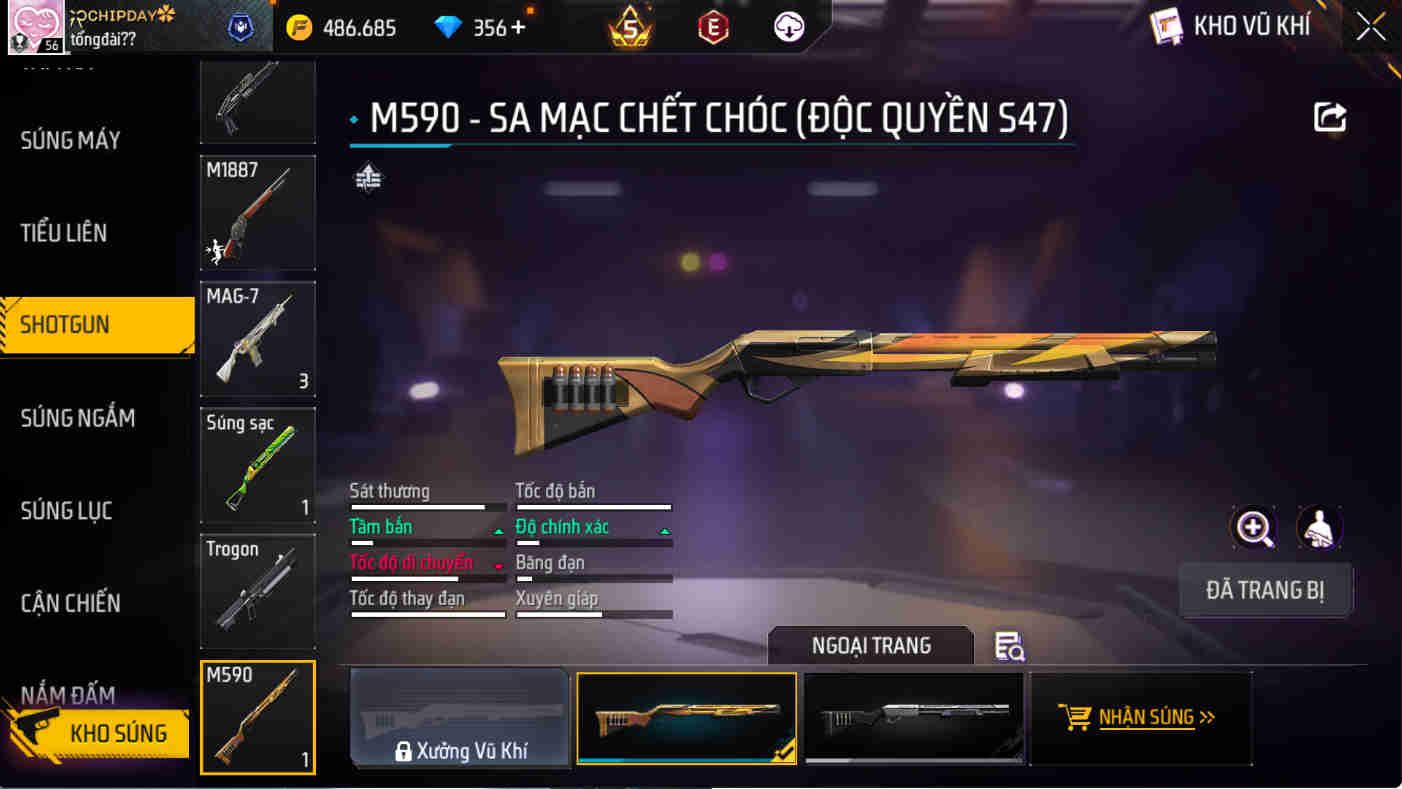
Task: Click the skin inspect icon beside NGOẠI TRANG
Action: (1008, 648)
